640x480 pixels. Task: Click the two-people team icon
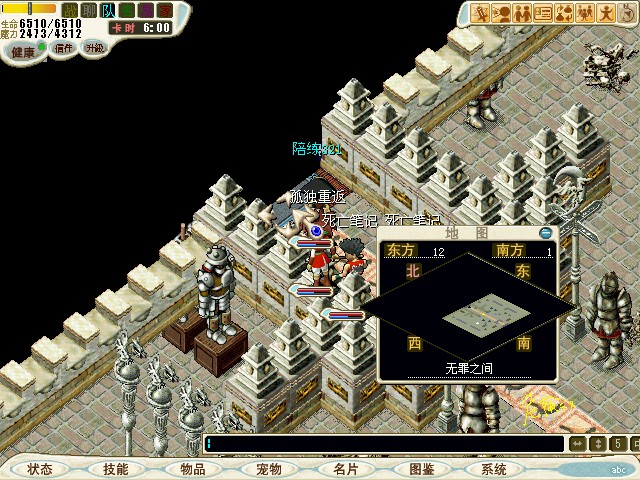(x=522, y=13)
